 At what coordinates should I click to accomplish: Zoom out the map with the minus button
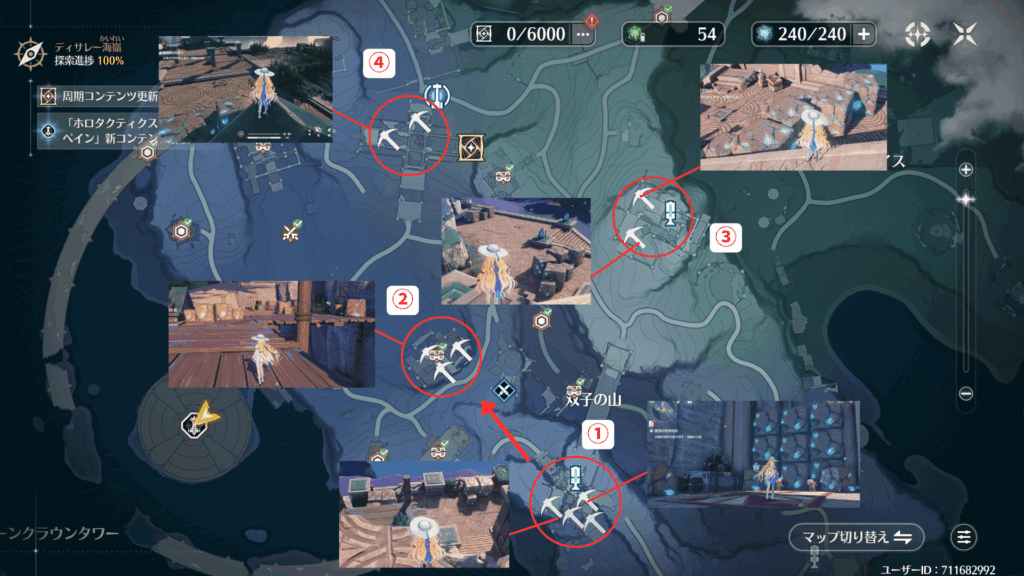(966, 394)
